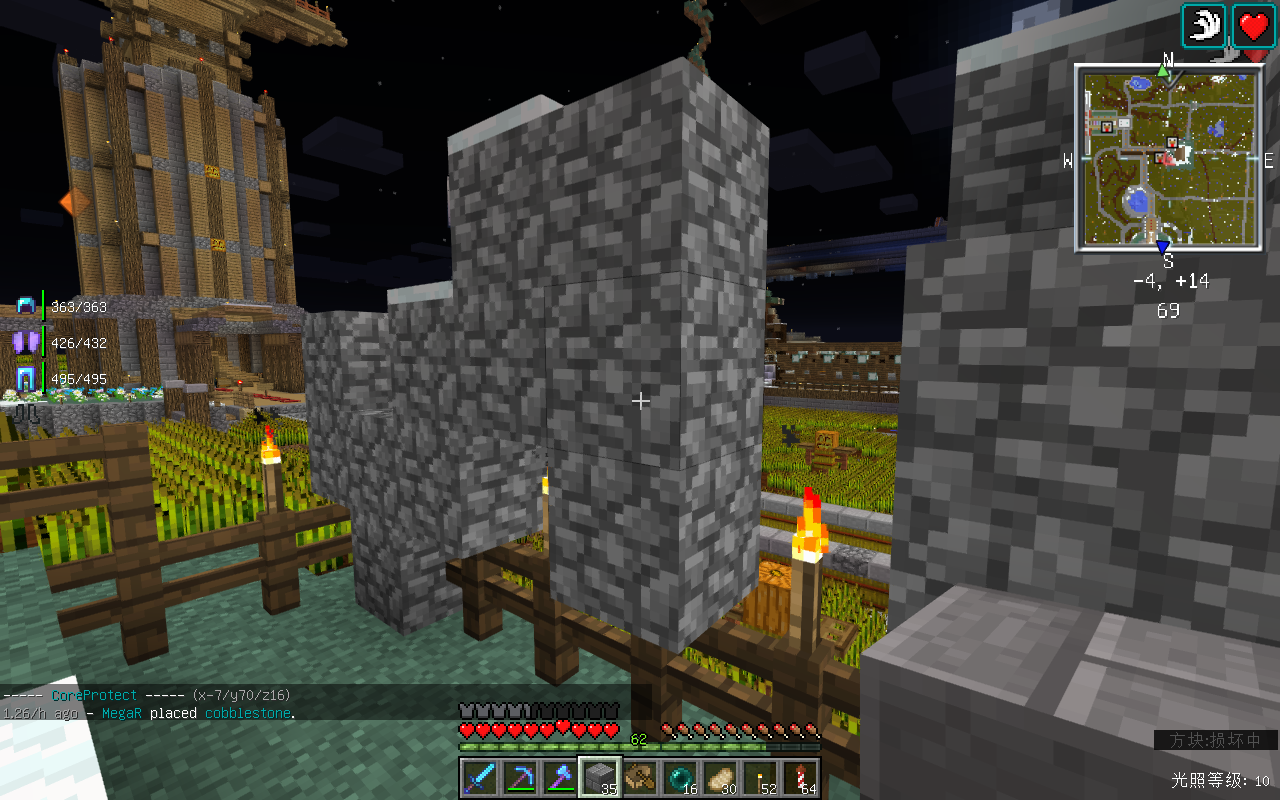Switch to the enchanted diamond axe slot
The width and height of the screenshot is (1280, 800).
[x=559, y=777]
